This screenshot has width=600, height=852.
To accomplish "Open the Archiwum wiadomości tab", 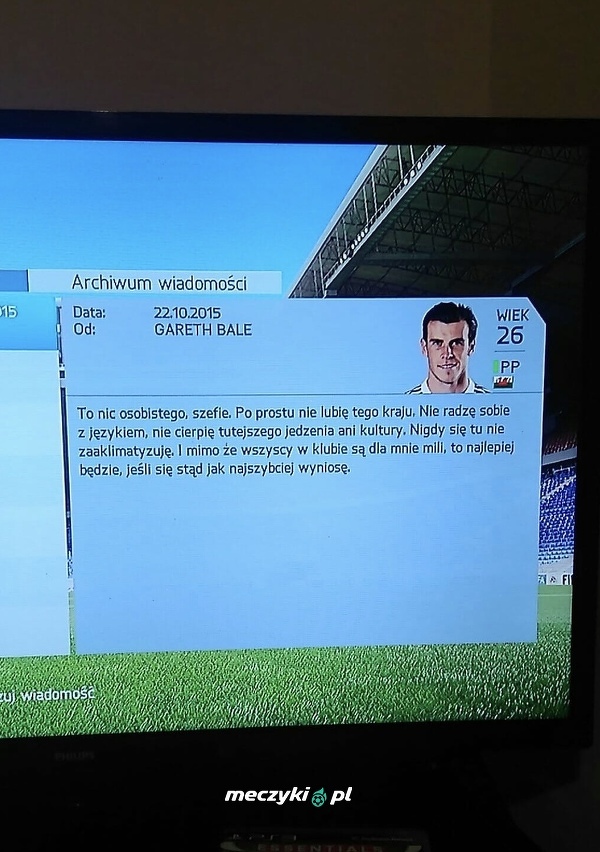I will coord(158,282).
